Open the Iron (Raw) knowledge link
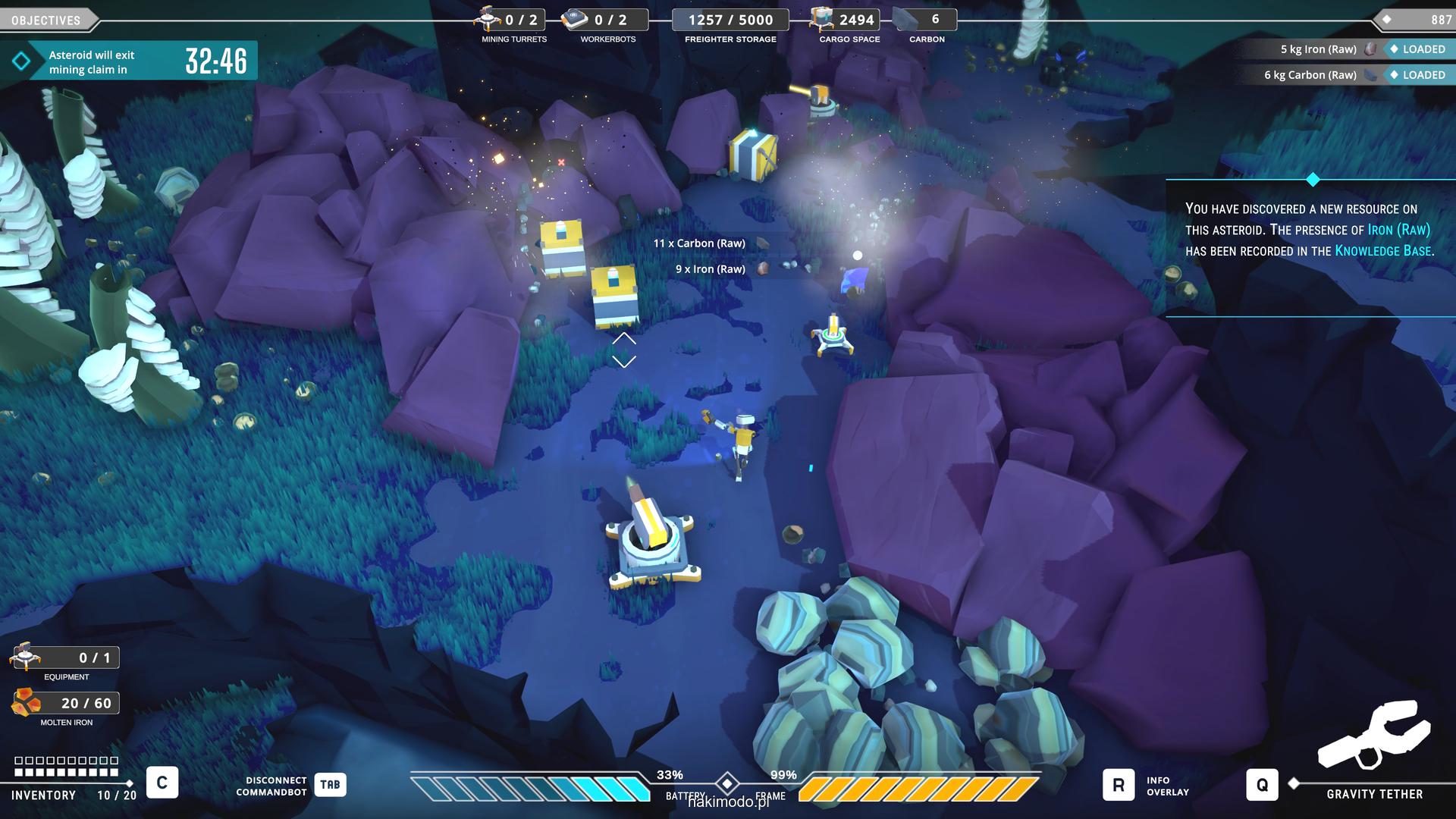Viewport: 1456px width, 819px height. click(x=1398, y=230)
